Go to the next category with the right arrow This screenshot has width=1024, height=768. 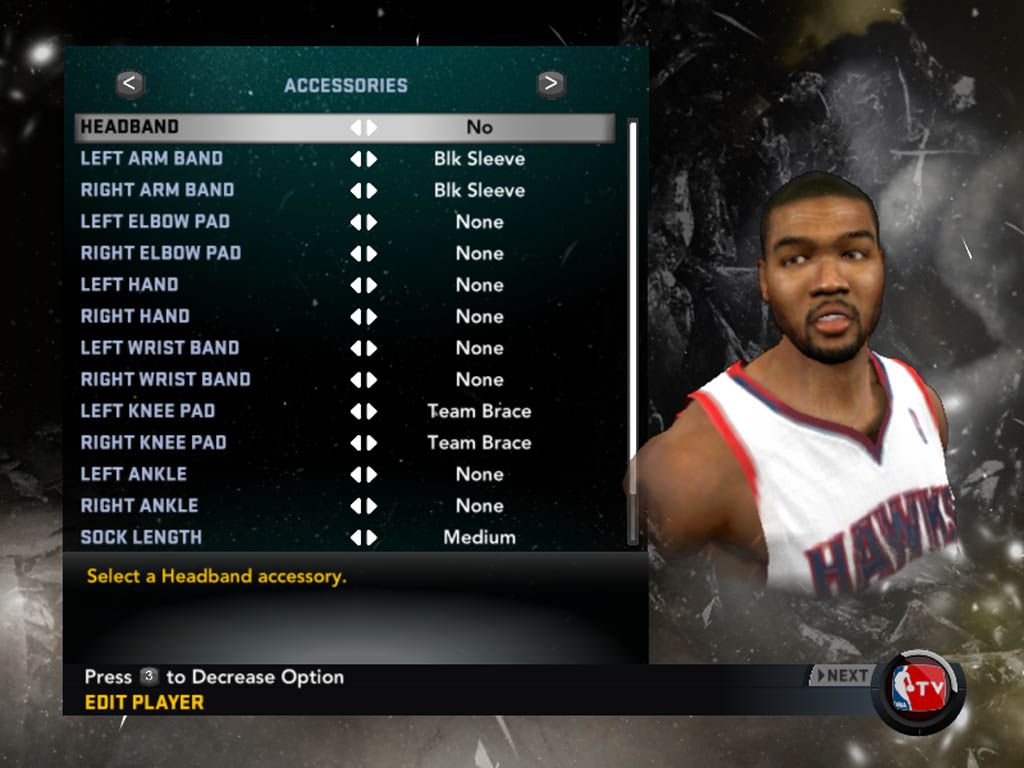pyautogui.click(x=550, y=84)
